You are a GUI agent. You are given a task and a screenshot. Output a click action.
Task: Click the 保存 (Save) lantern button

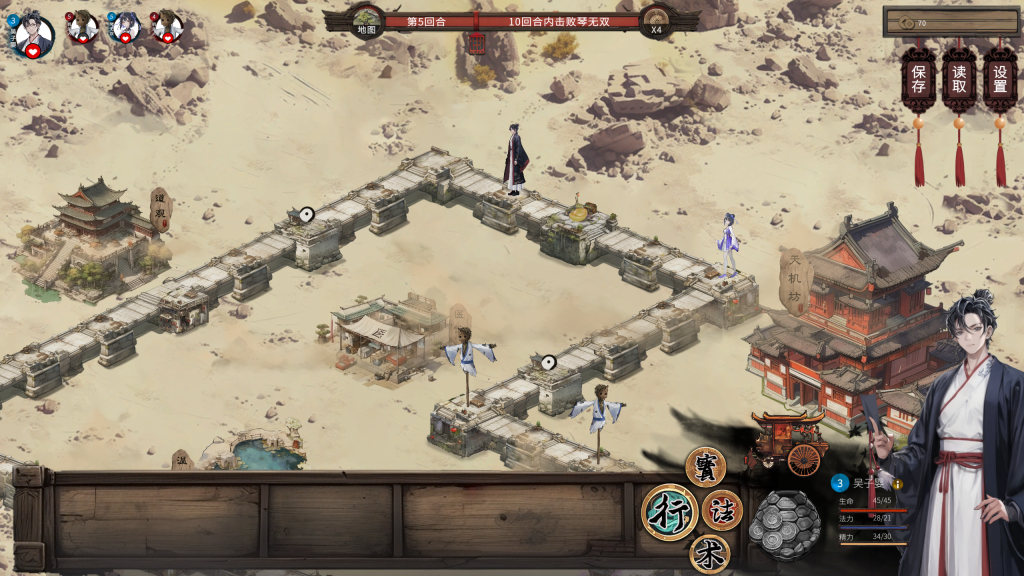(918, 79)
